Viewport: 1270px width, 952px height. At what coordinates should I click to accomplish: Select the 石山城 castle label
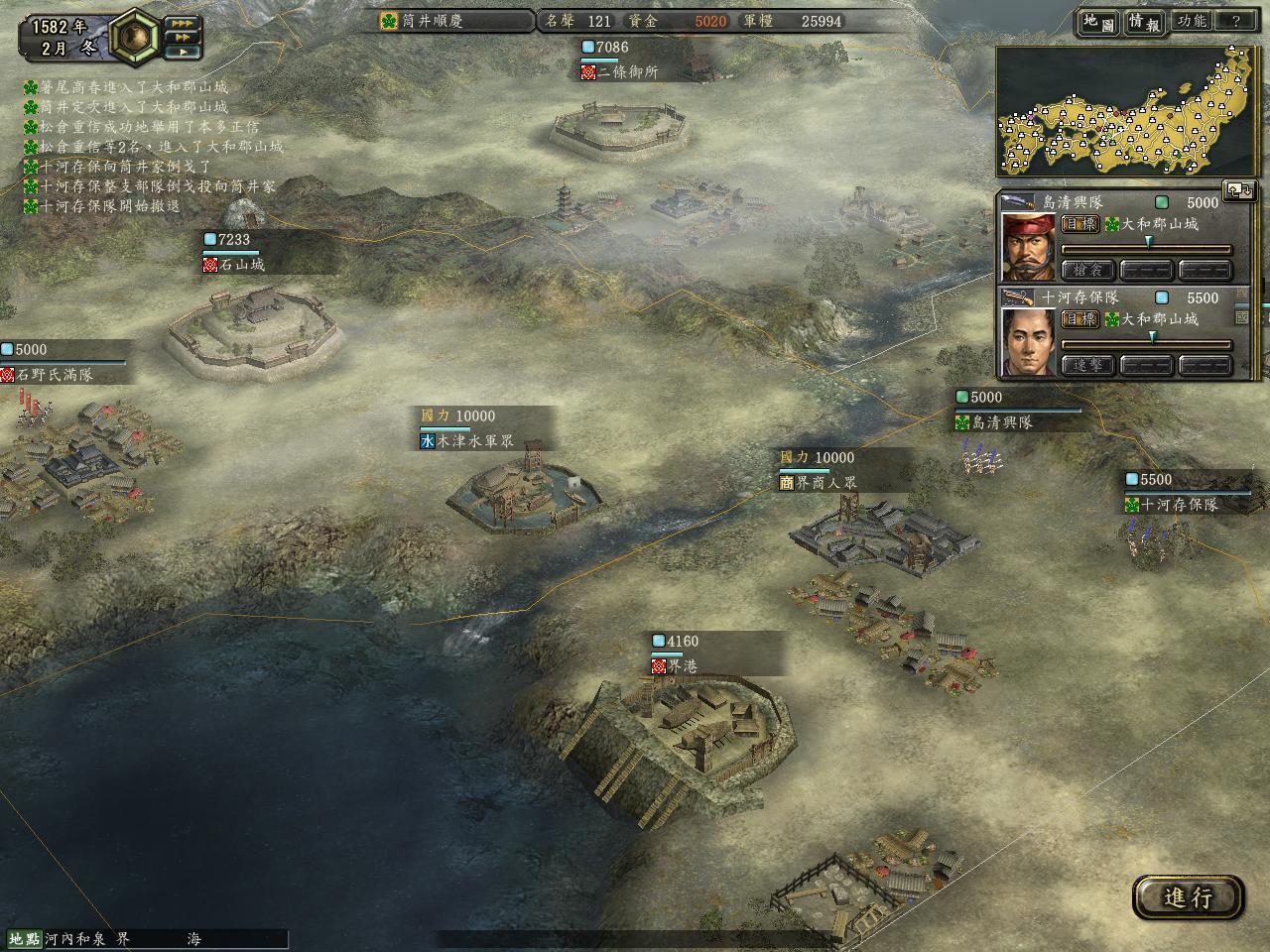(x=234, y=265)
